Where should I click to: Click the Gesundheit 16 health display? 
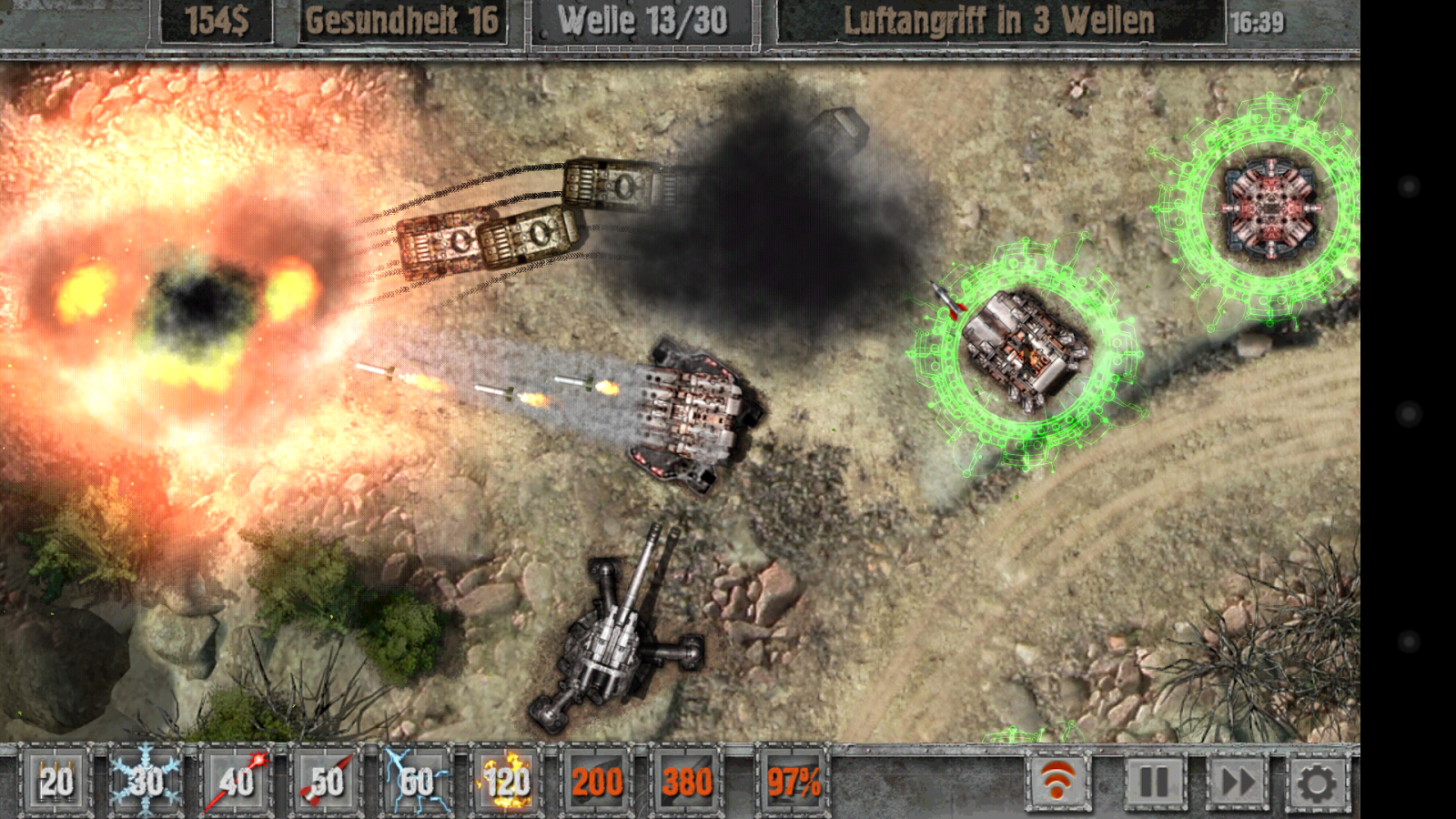click(x=404, y=22)
